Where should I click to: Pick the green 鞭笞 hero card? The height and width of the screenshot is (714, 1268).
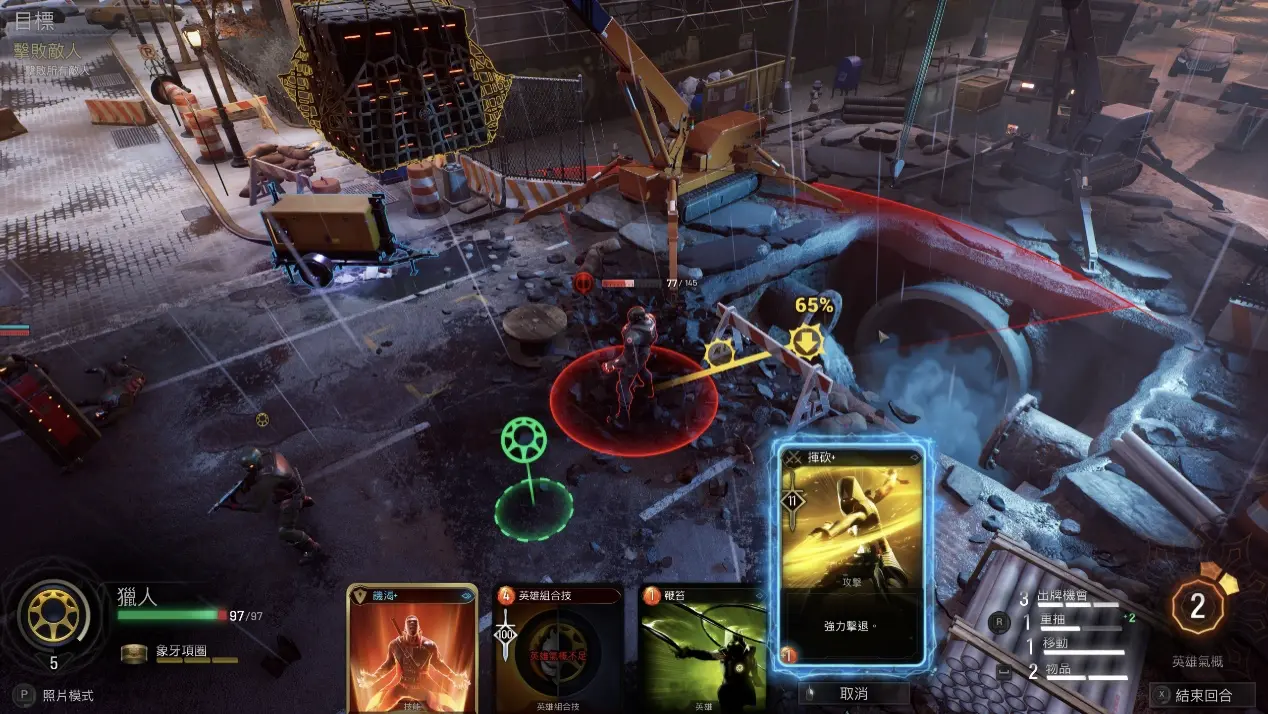[x=701, y=648]
